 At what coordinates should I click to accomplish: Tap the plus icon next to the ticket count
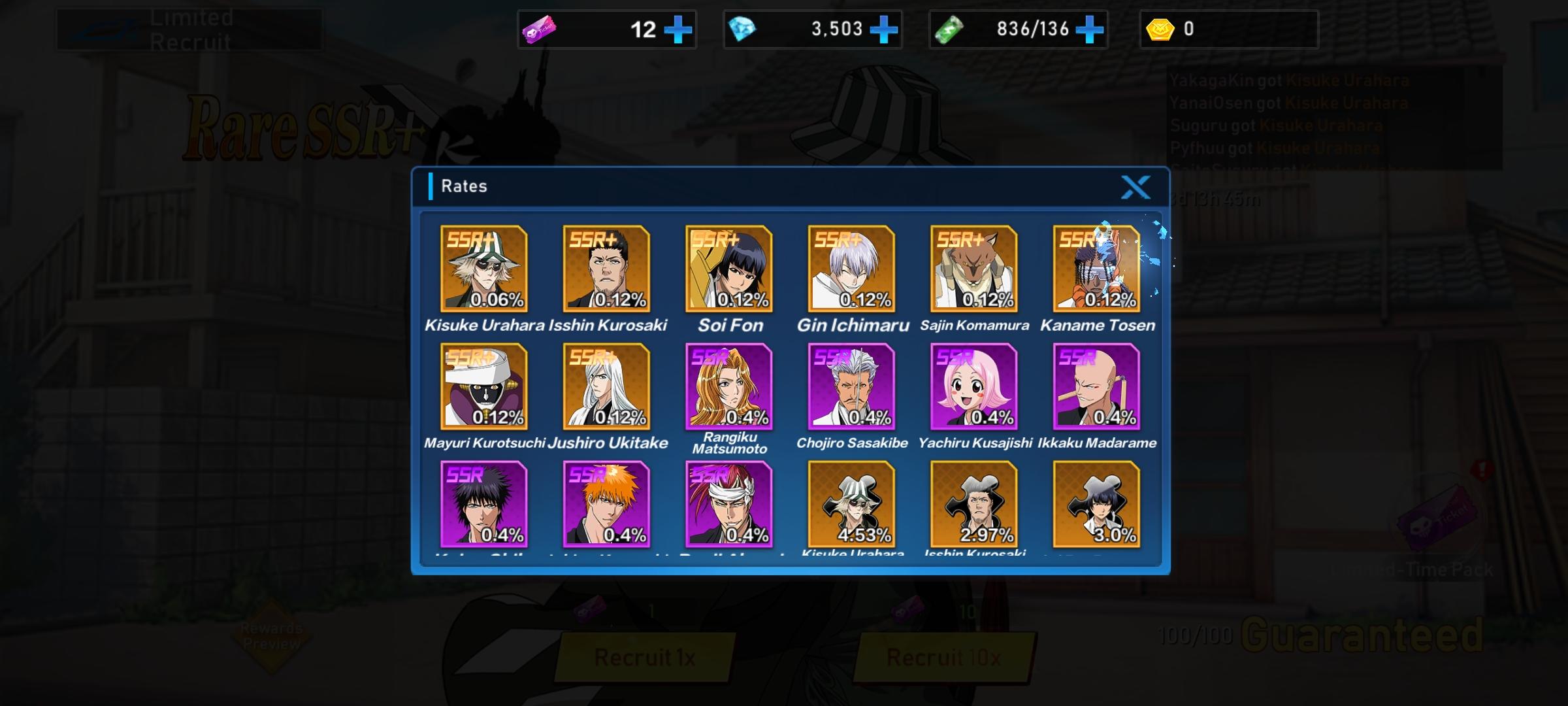679,29
